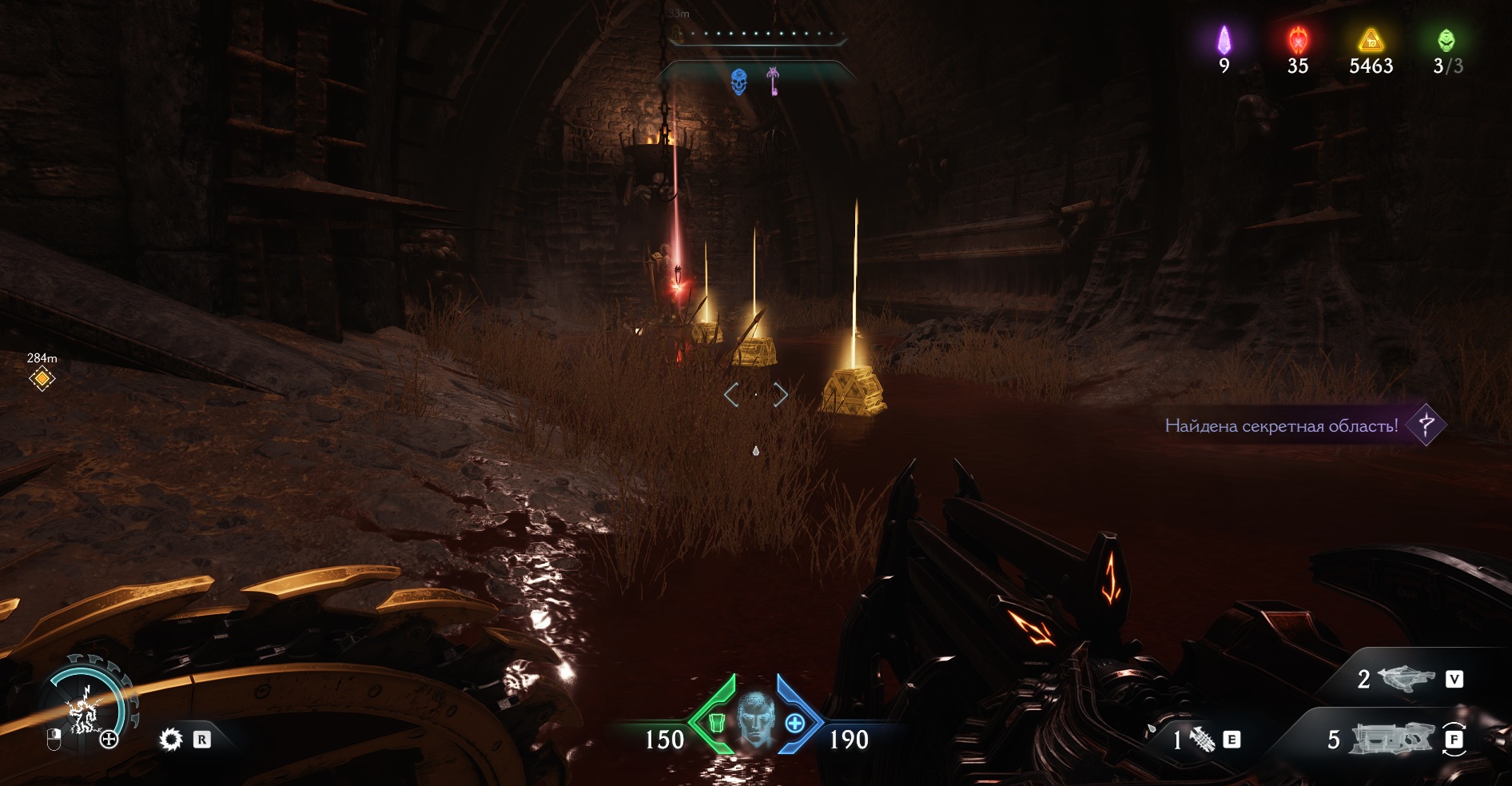Activate the gear-shaped melee icon

[171, 740]
